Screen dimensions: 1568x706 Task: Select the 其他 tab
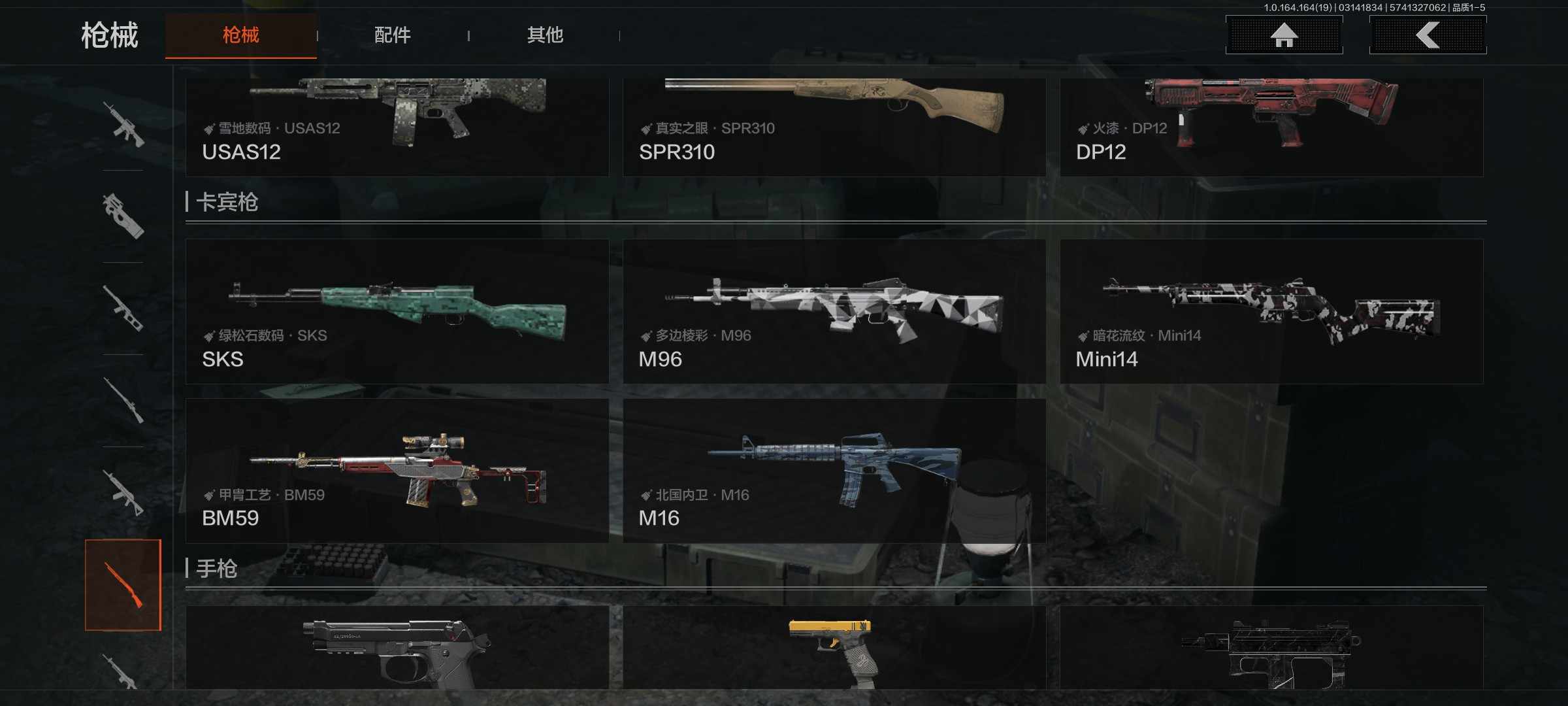tap(545, 35)
